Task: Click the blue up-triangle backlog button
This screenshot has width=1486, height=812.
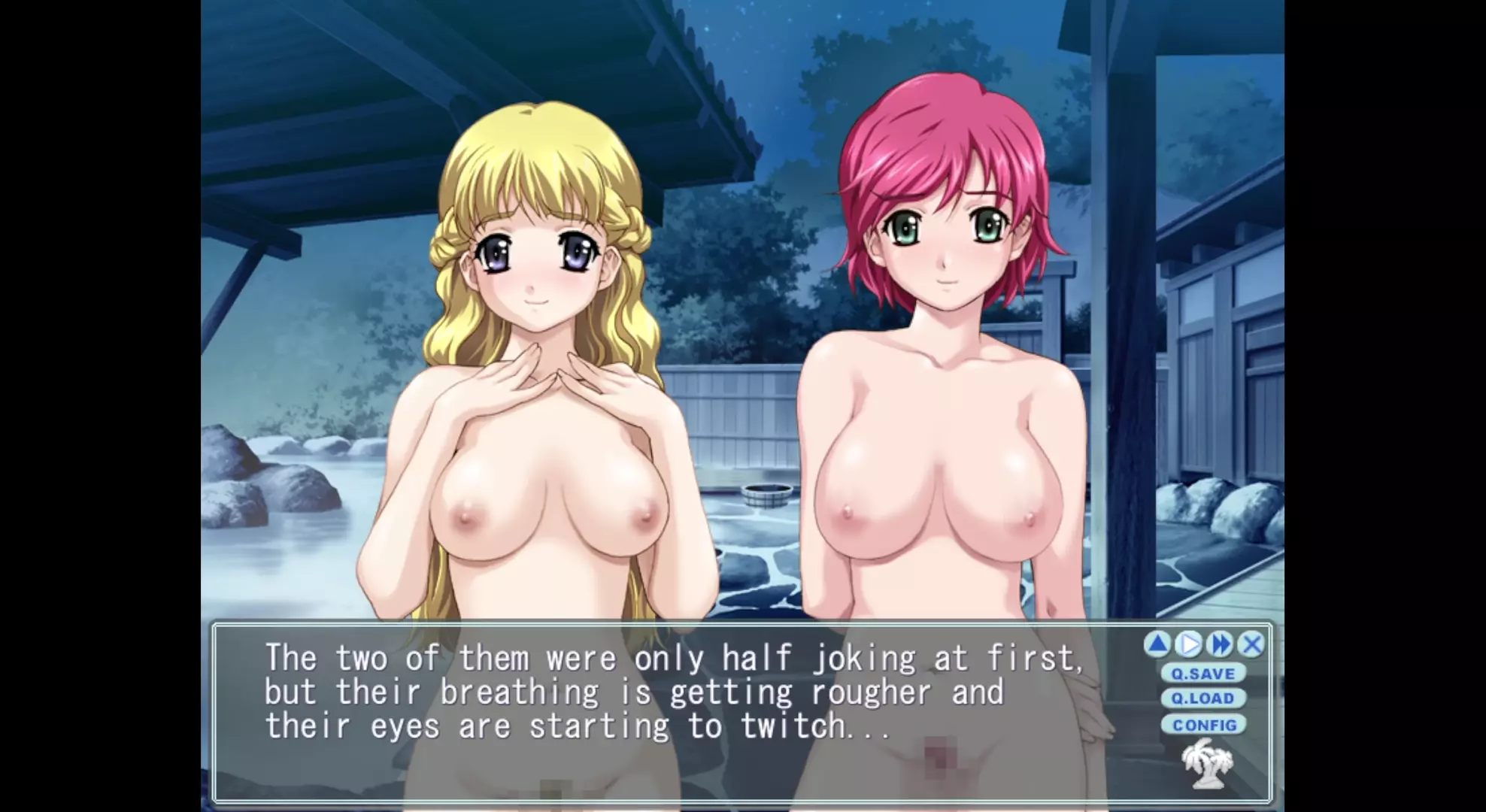Action: click(1158, 644)
